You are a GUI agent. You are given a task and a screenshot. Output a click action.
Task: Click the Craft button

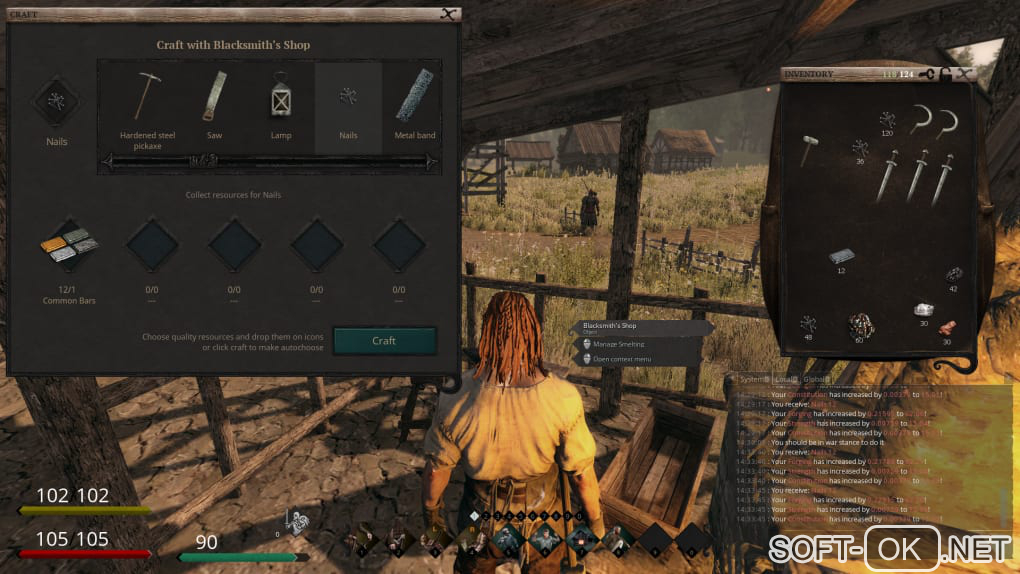click(x=384, y=341)
